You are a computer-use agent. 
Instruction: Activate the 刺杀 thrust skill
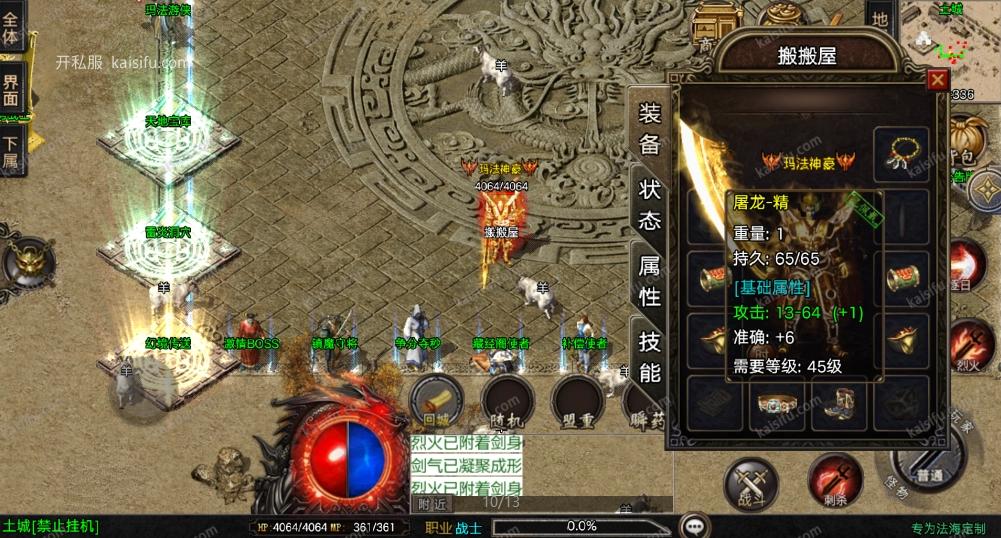click(x=835, y=480)
